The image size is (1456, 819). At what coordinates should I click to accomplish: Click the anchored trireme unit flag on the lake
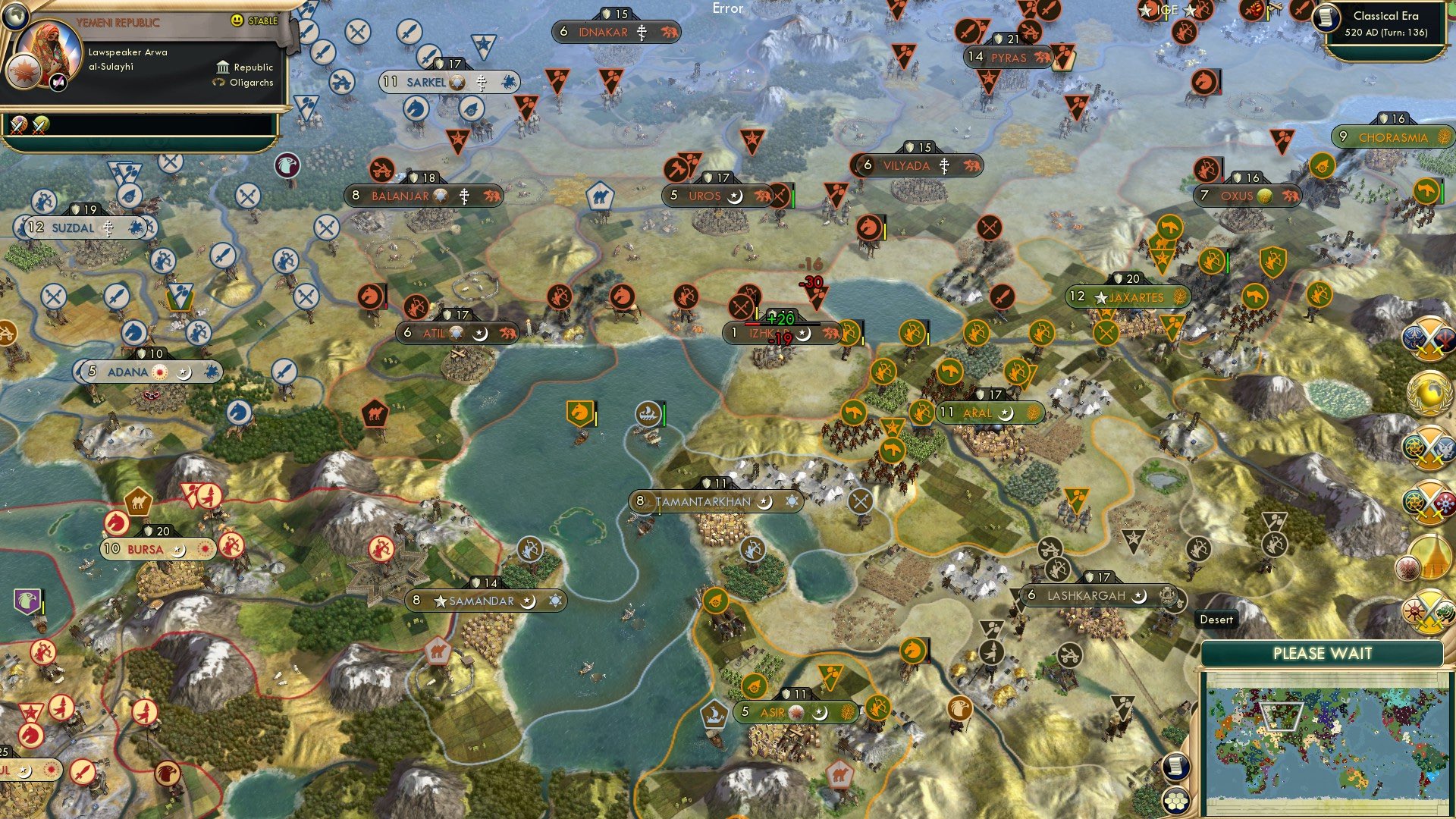[646, 413]
